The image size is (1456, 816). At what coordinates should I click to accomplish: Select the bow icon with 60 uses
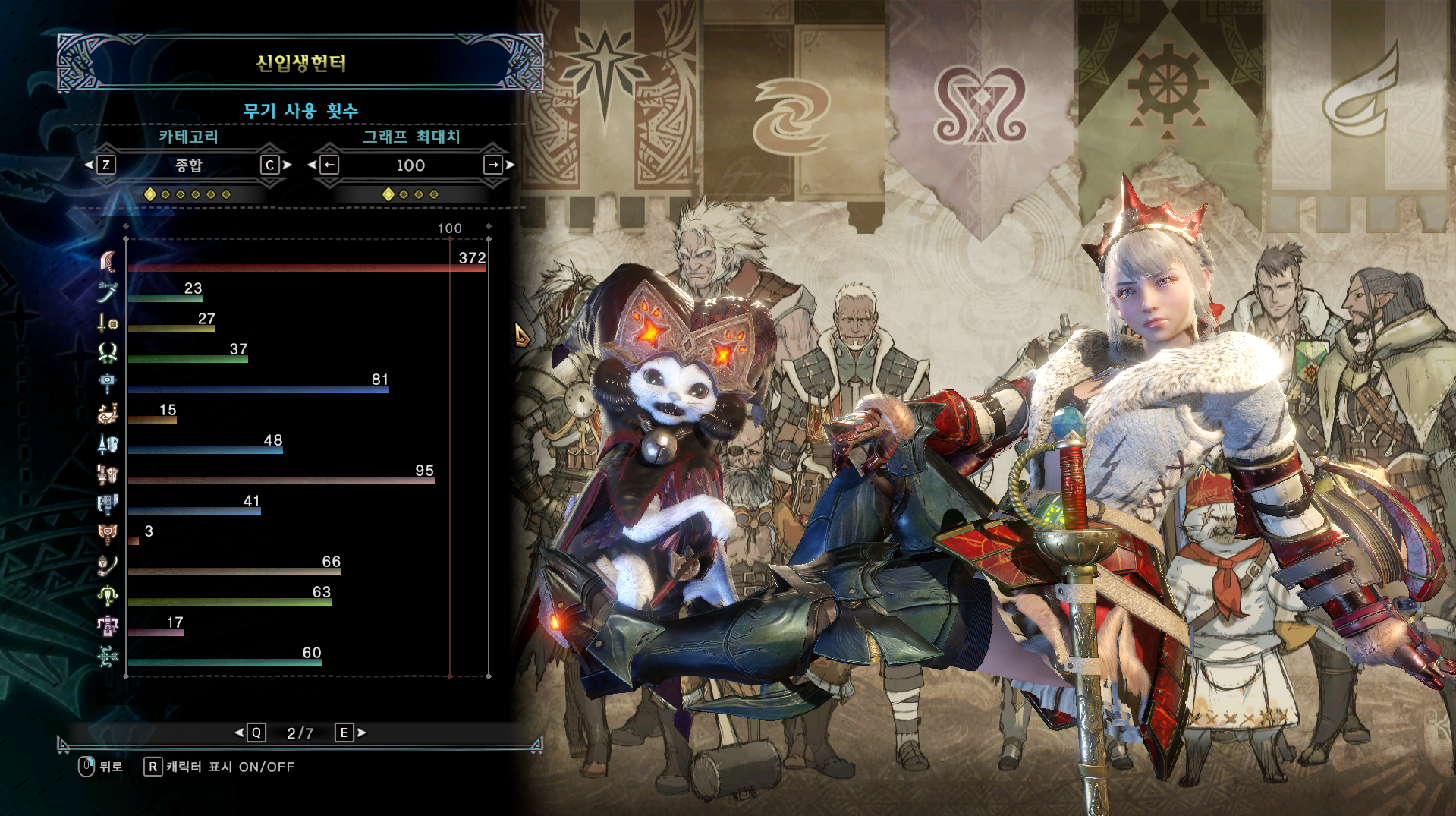[108, 656]
